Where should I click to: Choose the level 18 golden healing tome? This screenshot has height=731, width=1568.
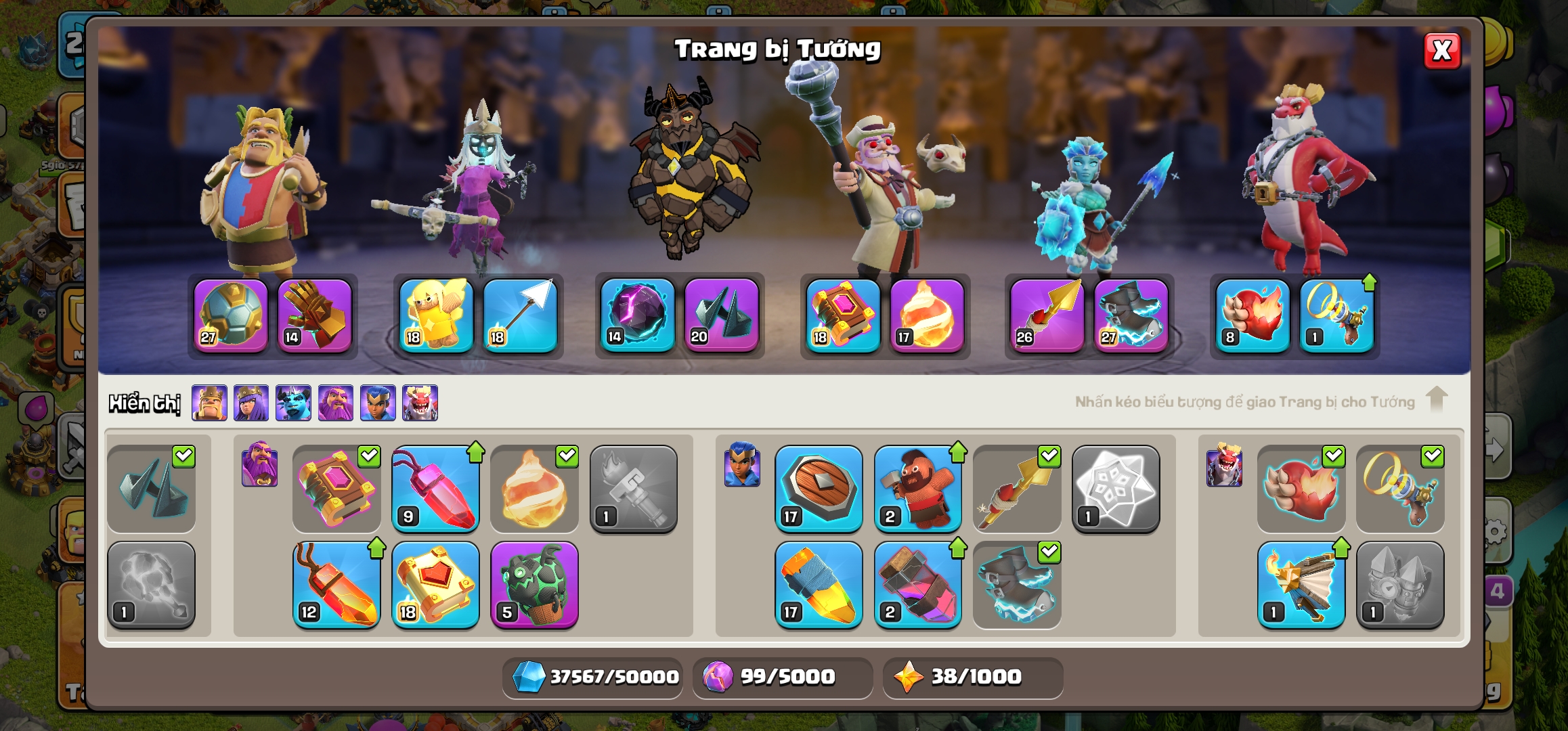click(x=435, y=585)
